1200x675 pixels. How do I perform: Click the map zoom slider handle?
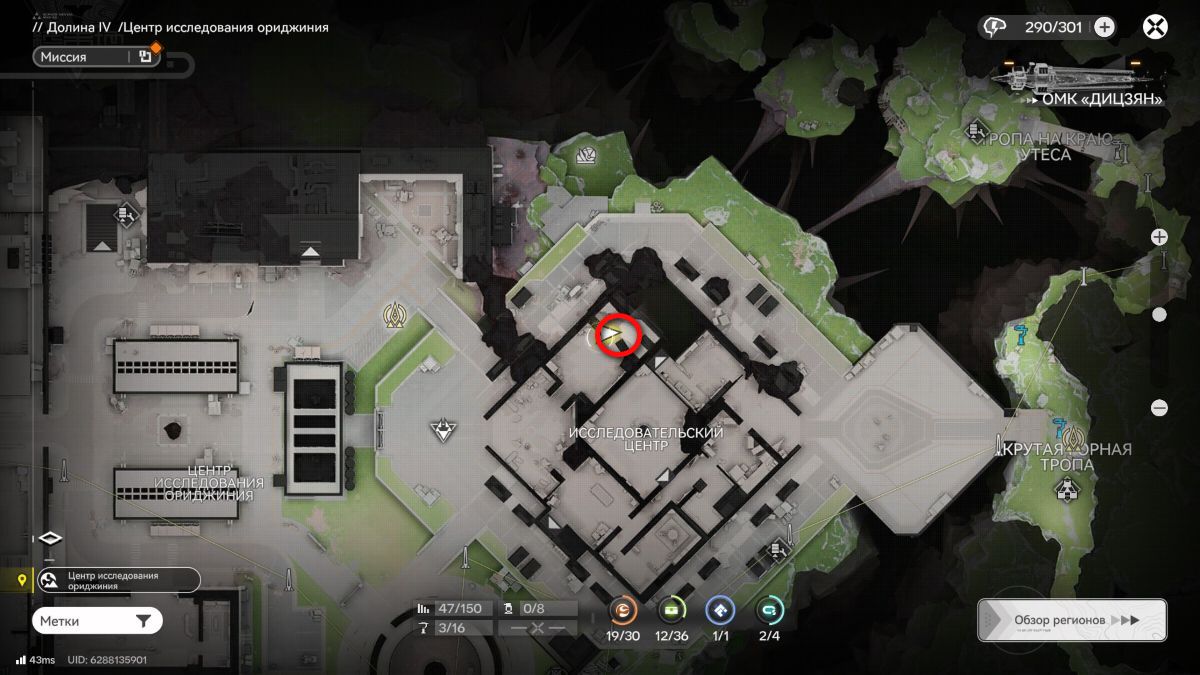coord(1159,314)
